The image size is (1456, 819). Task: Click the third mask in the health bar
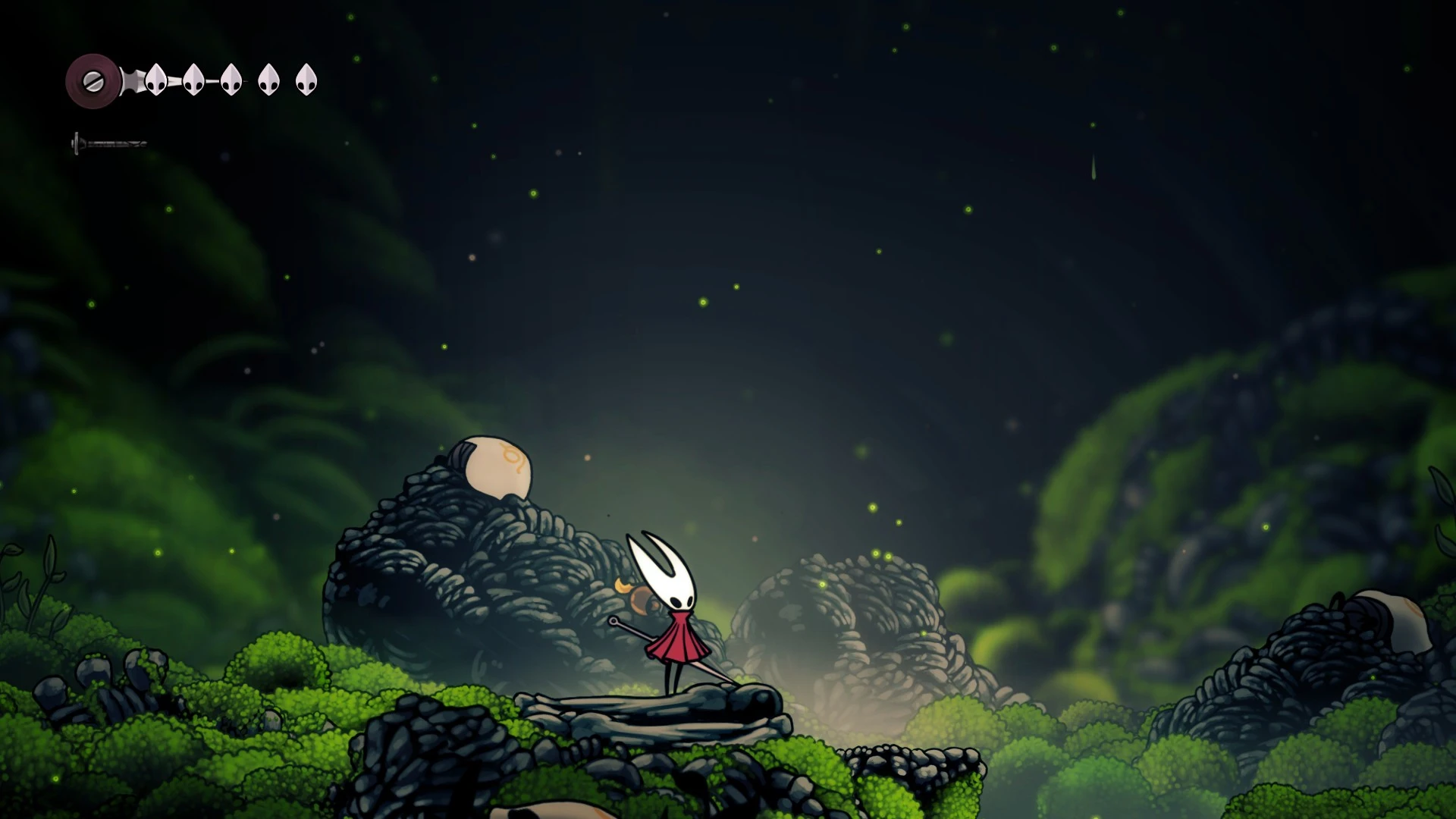pyautogui.click(x=231, y=79)
